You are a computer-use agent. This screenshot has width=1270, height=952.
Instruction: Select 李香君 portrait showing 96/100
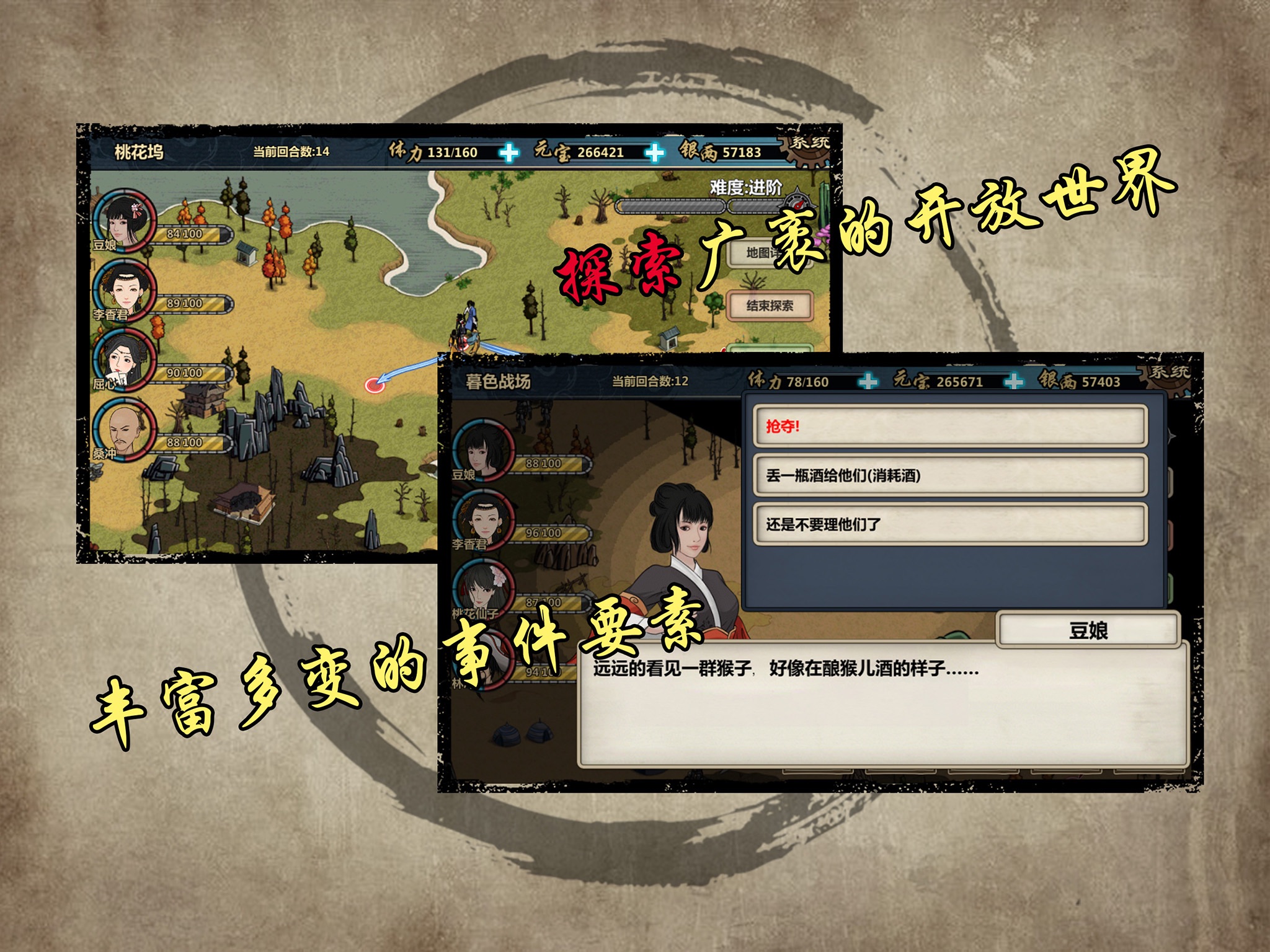tap(484, 519)
